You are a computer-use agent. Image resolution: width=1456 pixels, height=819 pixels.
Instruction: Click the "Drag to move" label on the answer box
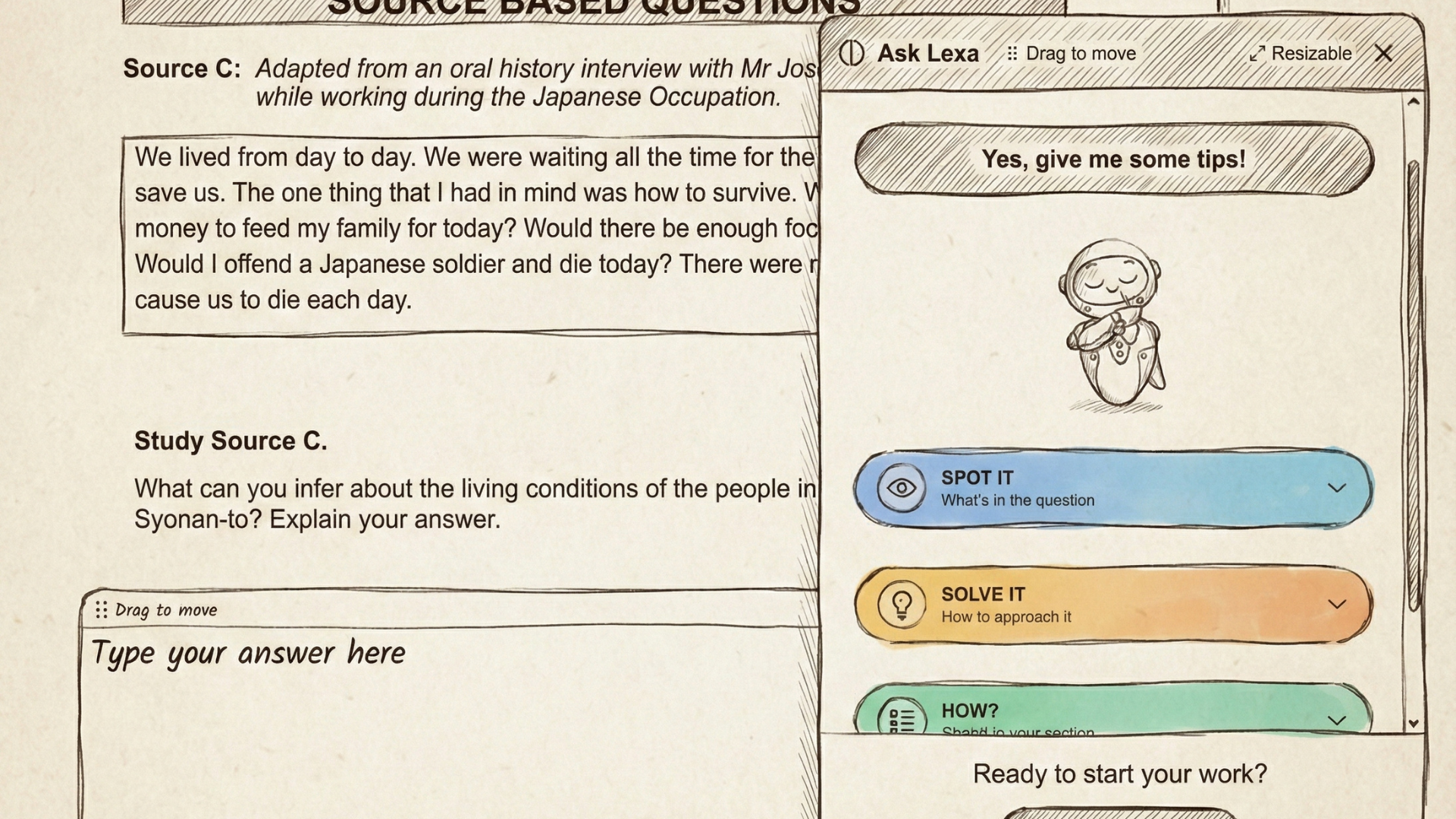[x=165, y=610]
